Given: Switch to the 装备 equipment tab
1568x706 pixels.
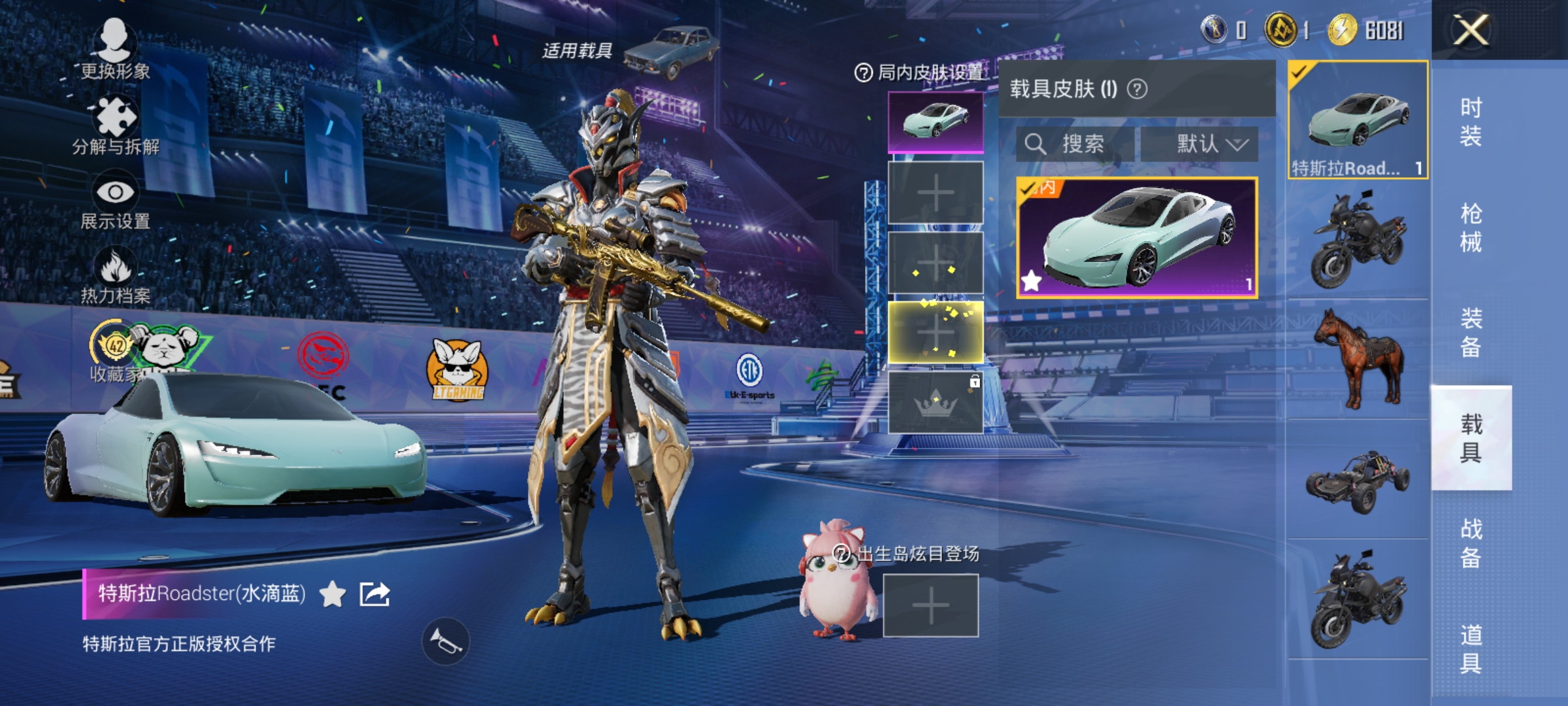Looking at the screenshot, I should tap(1471, 332).
